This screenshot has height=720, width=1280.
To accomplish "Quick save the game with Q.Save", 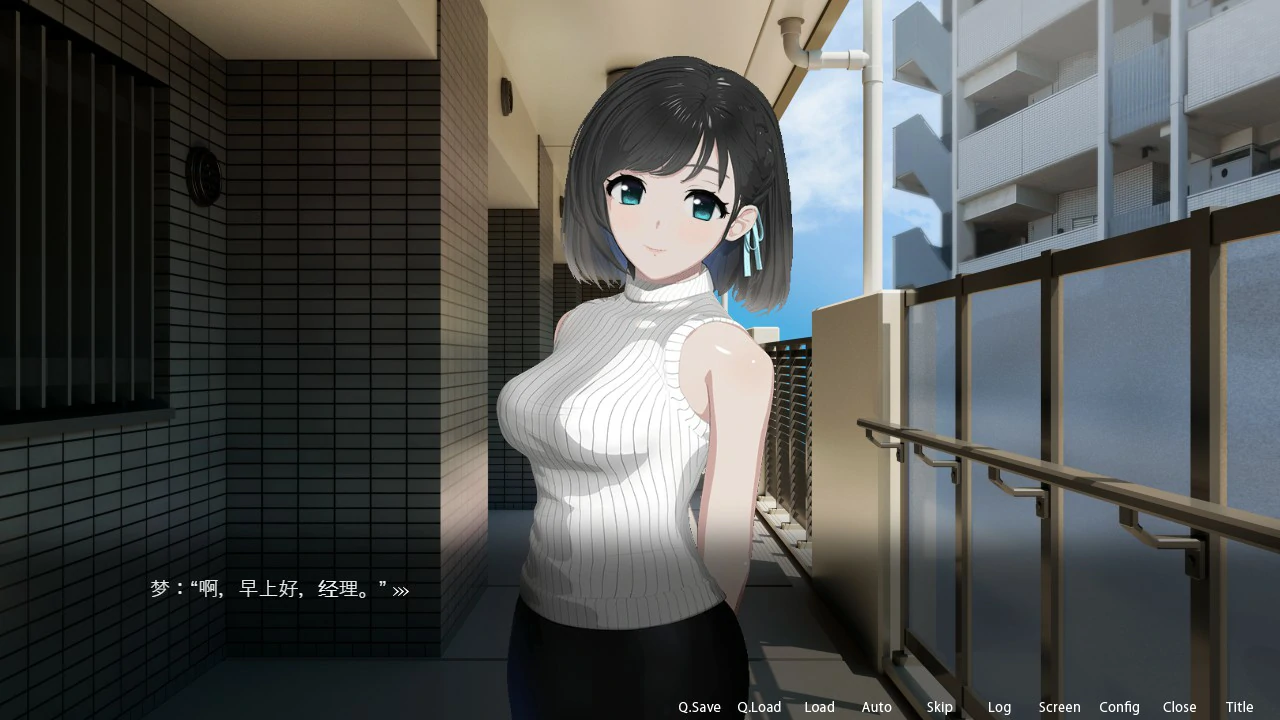I will click(698, 707).
